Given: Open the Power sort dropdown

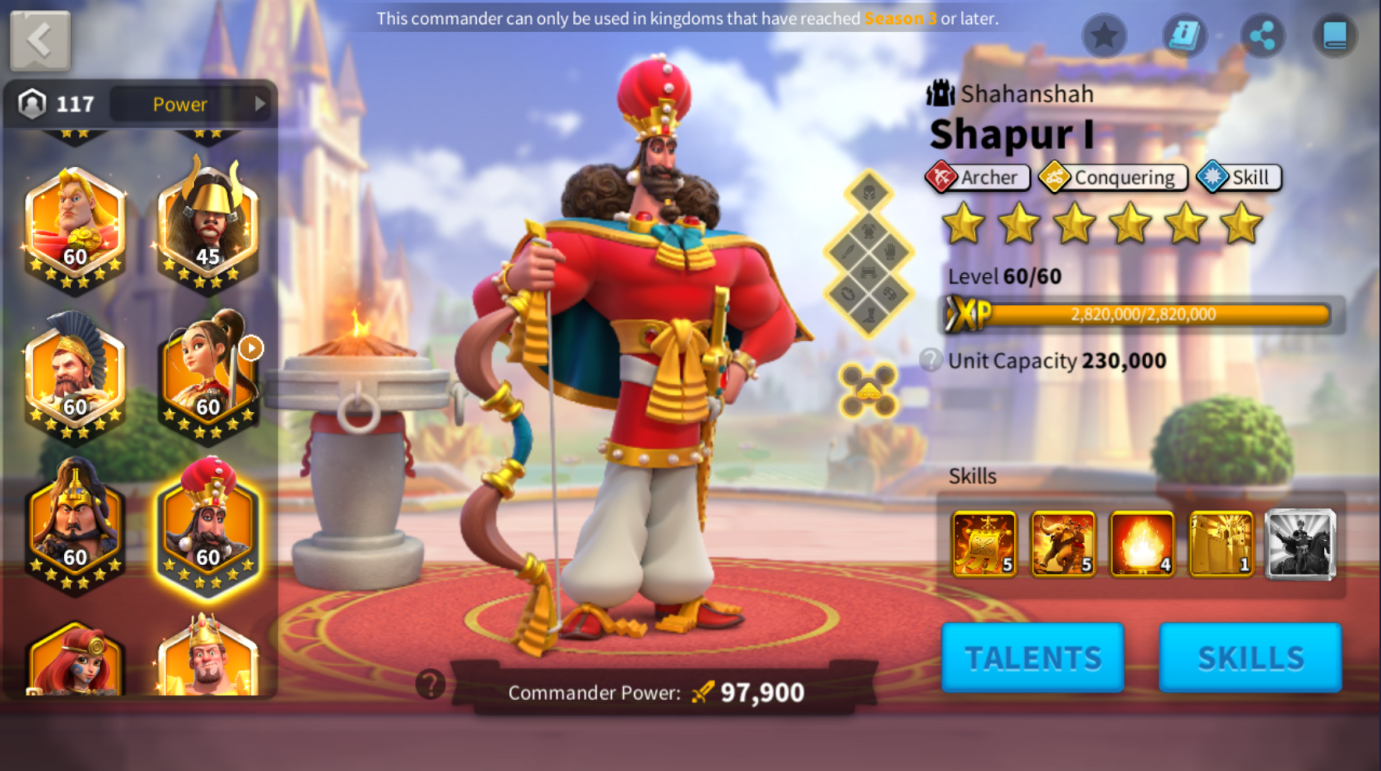Looking at the screenshot, I should (x=190, y=104).
